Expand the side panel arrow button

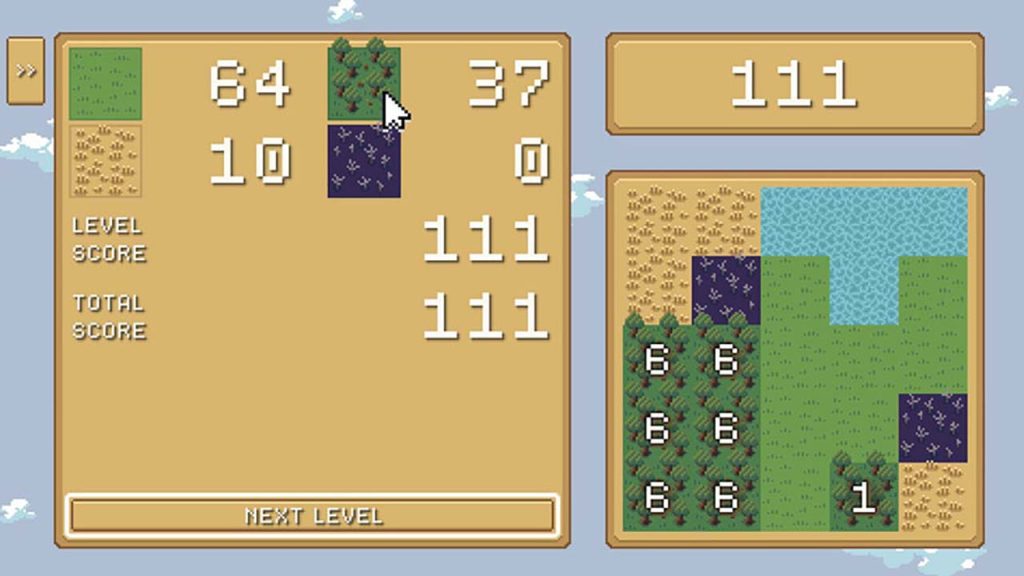tap(25, 71)
